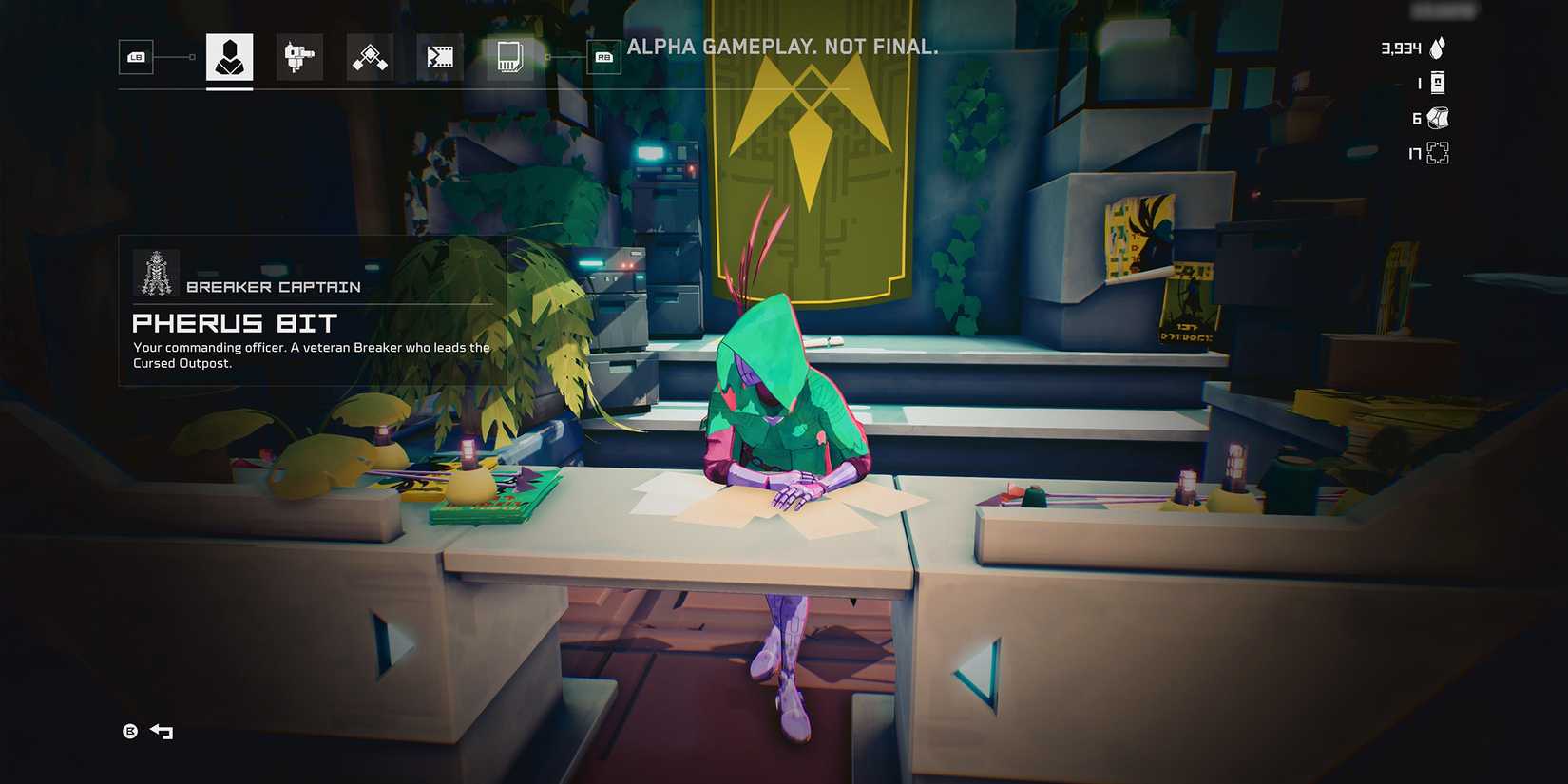
Task: Select the character profile icon in the top menu
Action: (x=228, y=57)
